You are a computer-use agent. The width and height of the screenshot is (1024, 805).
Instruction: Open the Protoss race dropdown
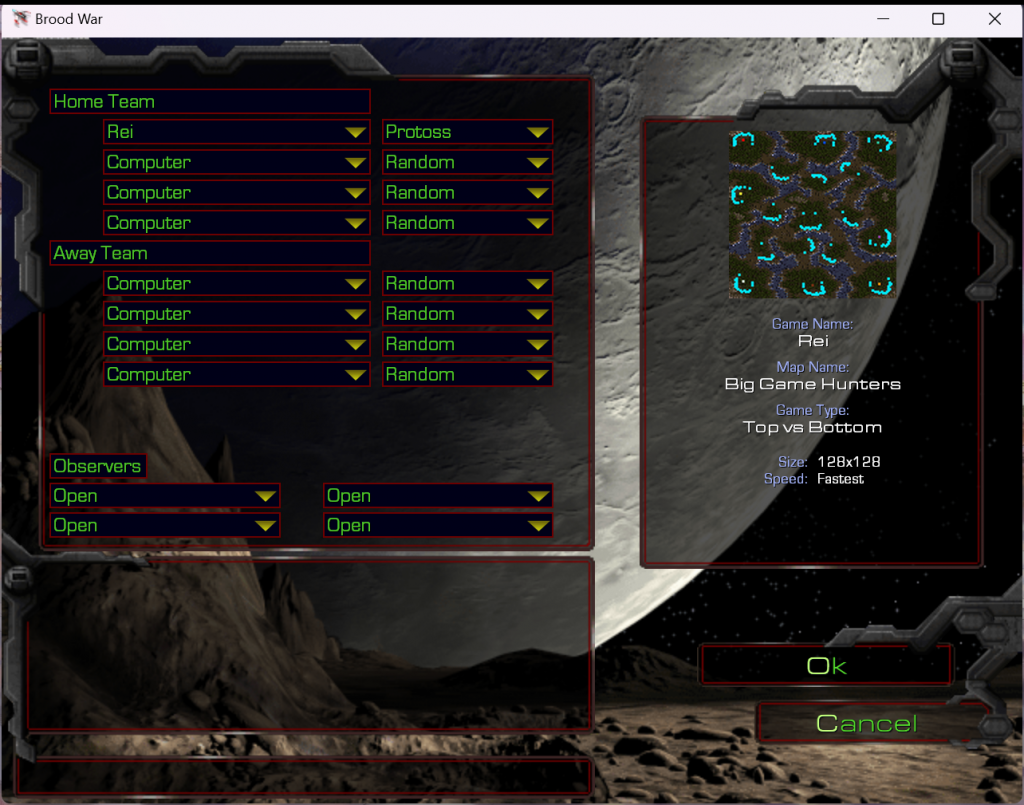coord(467,132)
